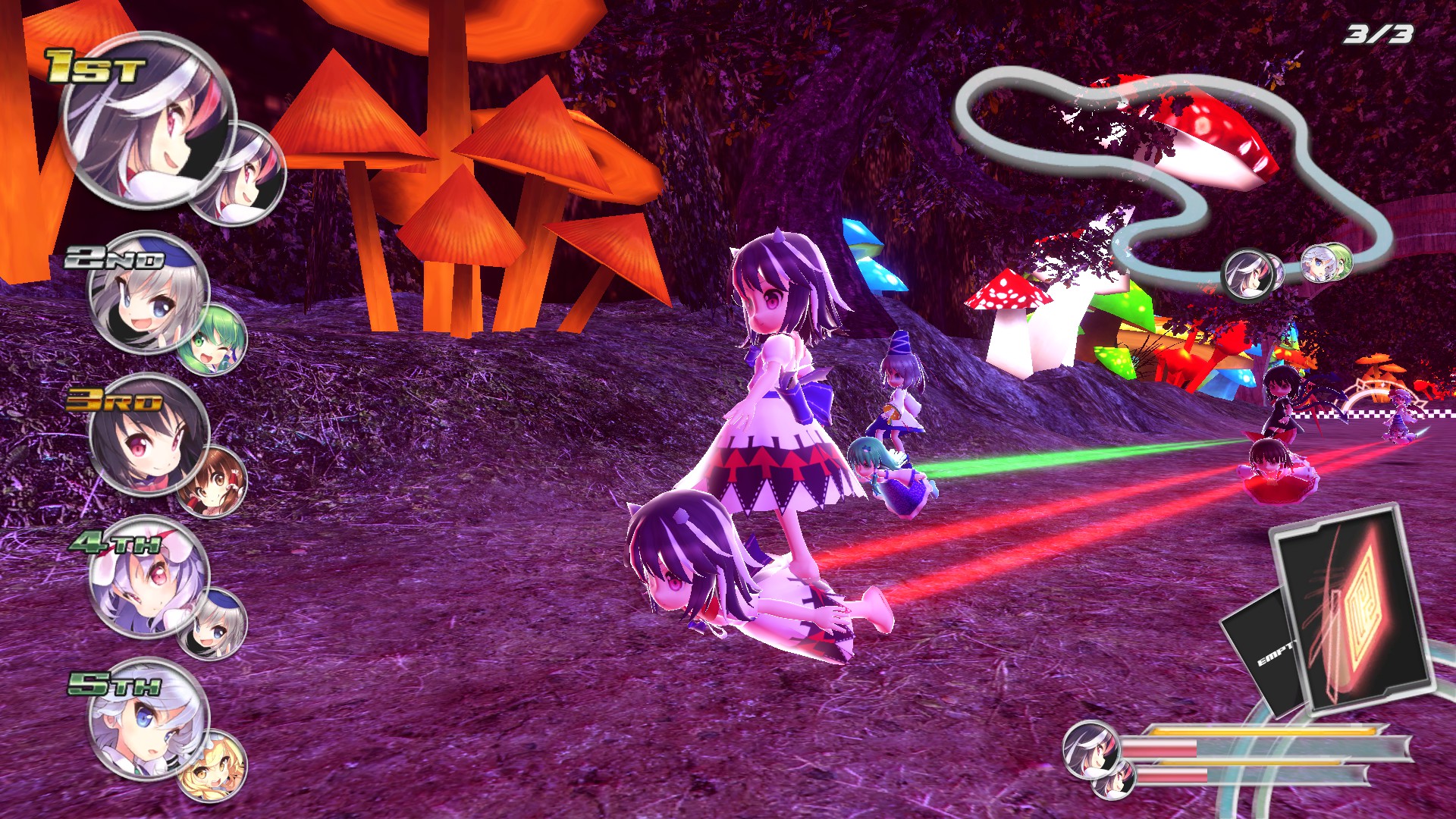Choose the blonde partner portrait in 5th
This screenshot has width=1456, height=819.
(212, 764)
